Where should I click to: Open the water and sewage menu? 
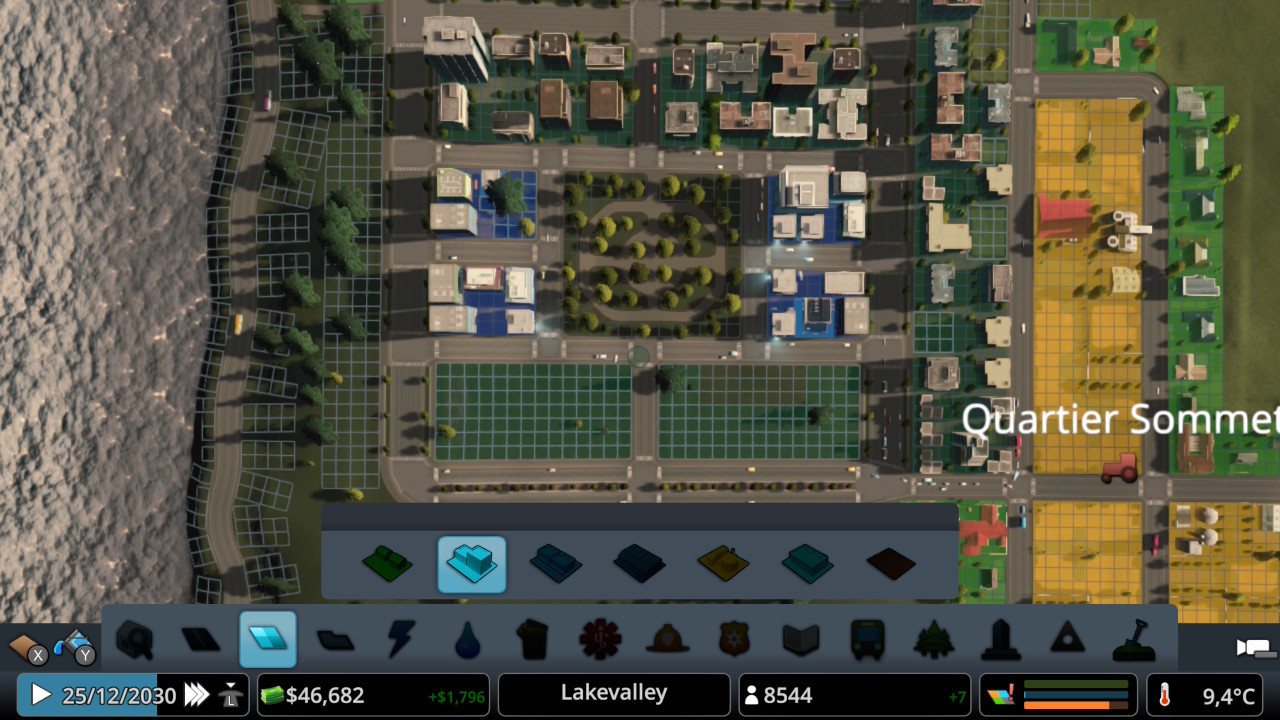(x=468, y=640)
